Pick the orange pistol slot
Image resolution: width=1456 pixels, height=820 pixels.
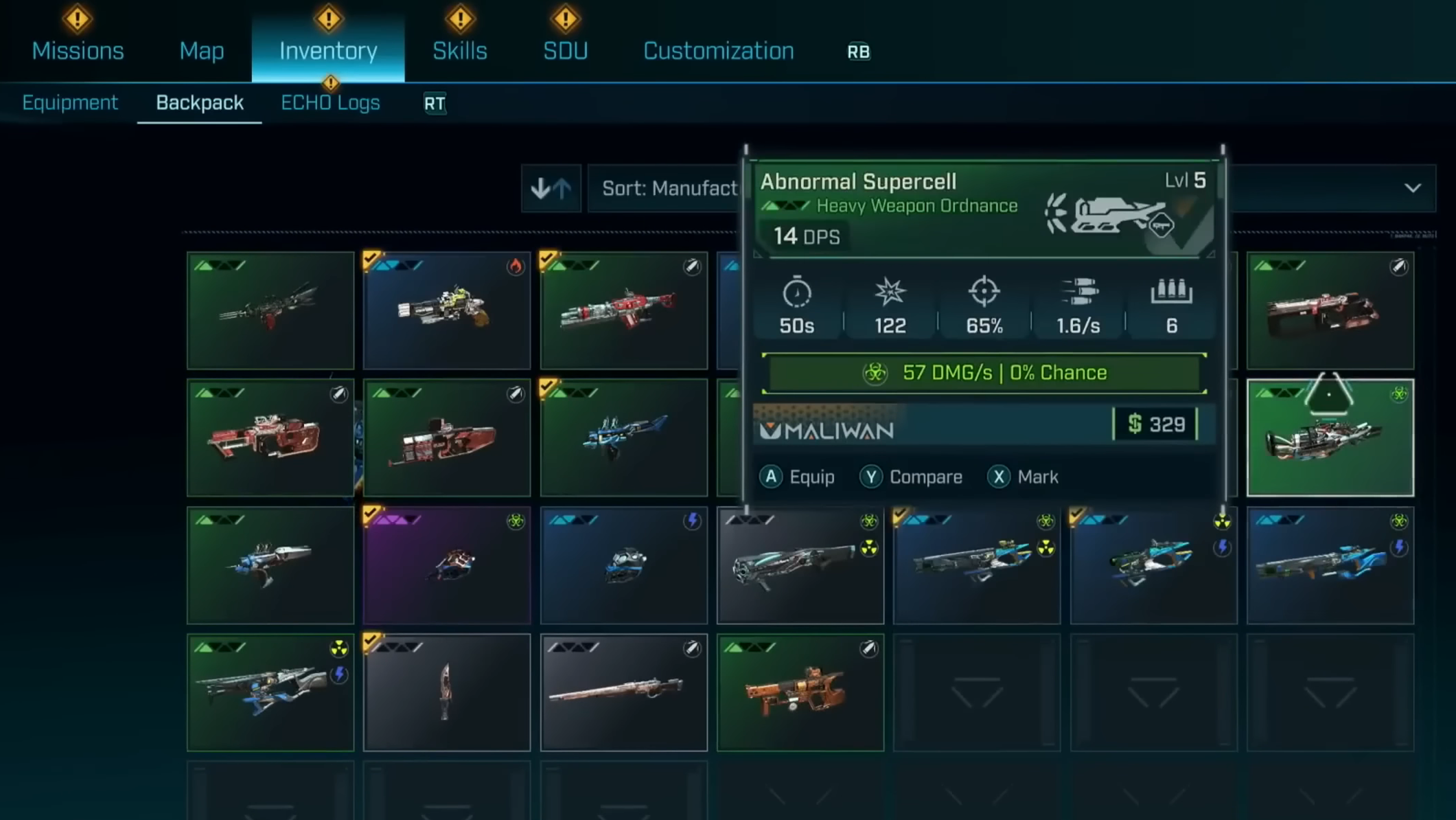point(800,692)
